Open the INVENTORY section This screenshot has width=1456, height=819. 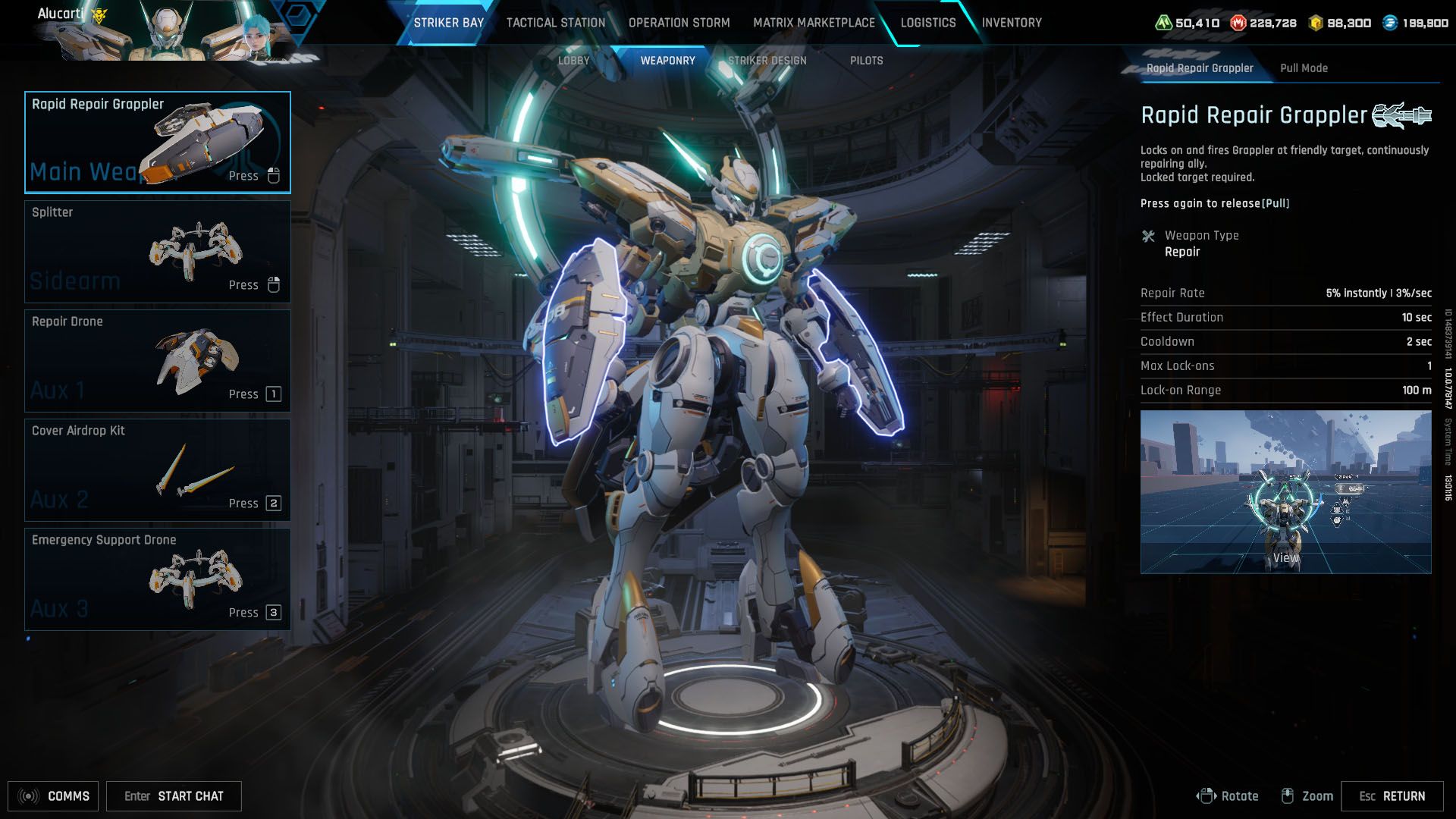(x=1012, y=23)
